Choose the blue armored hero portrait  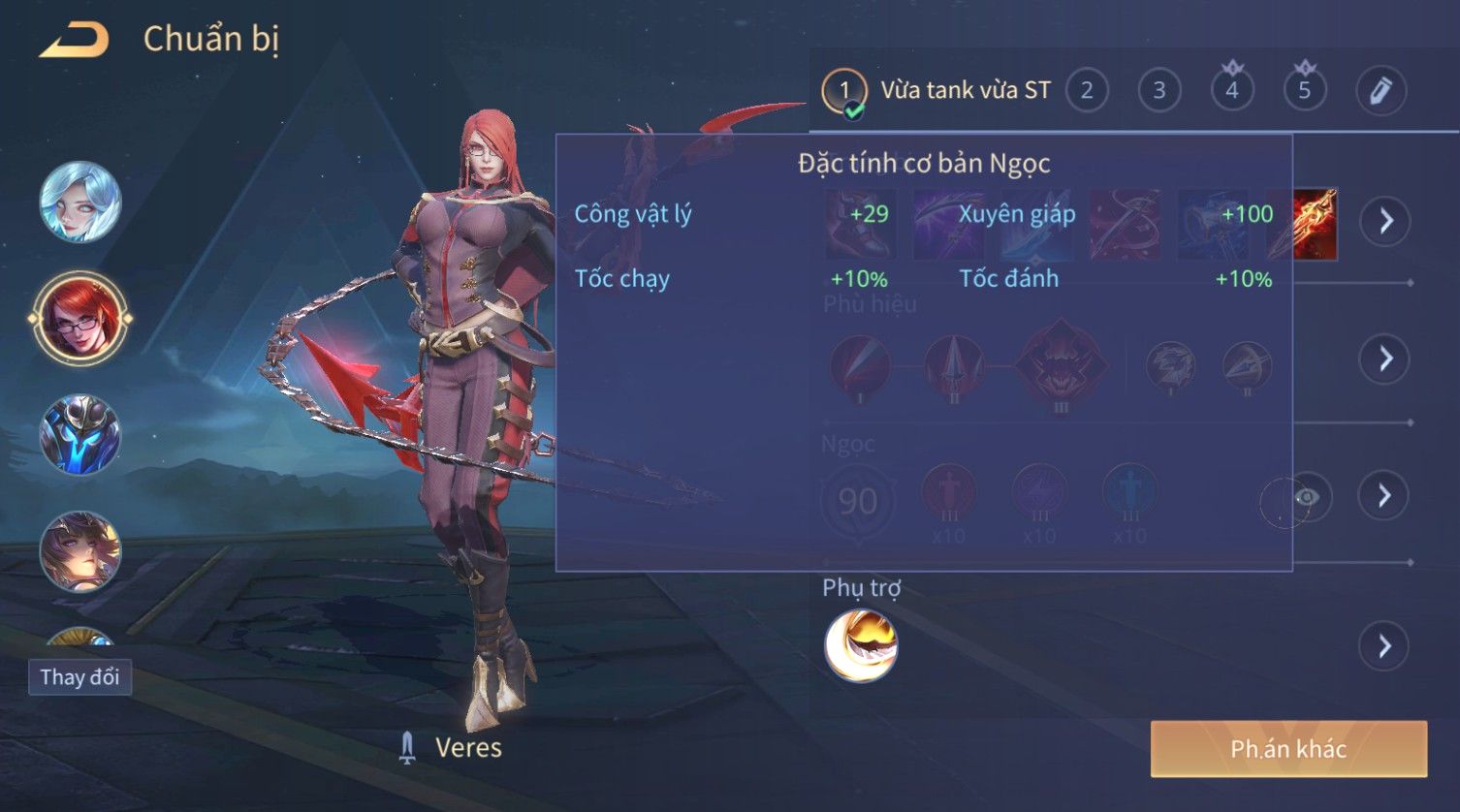coord(80,435)
